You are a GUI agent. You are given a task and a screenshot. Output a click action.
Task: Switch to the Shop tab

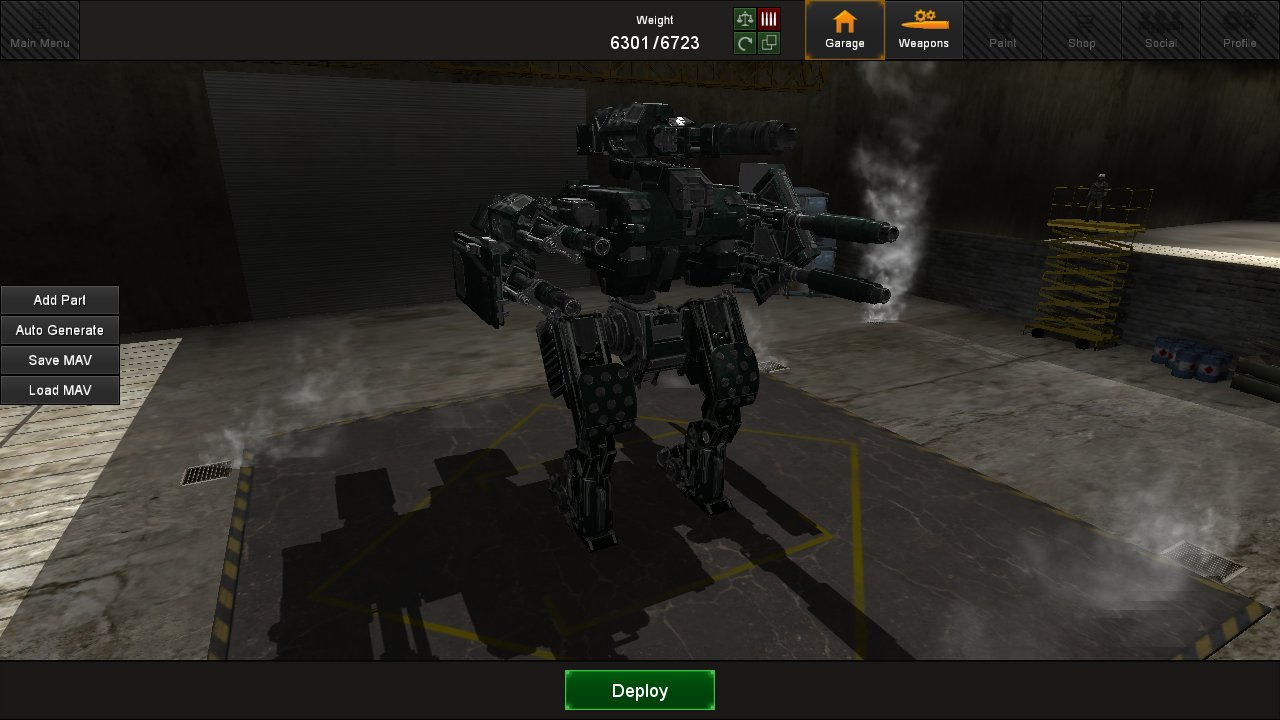(x=1082, y=30)
